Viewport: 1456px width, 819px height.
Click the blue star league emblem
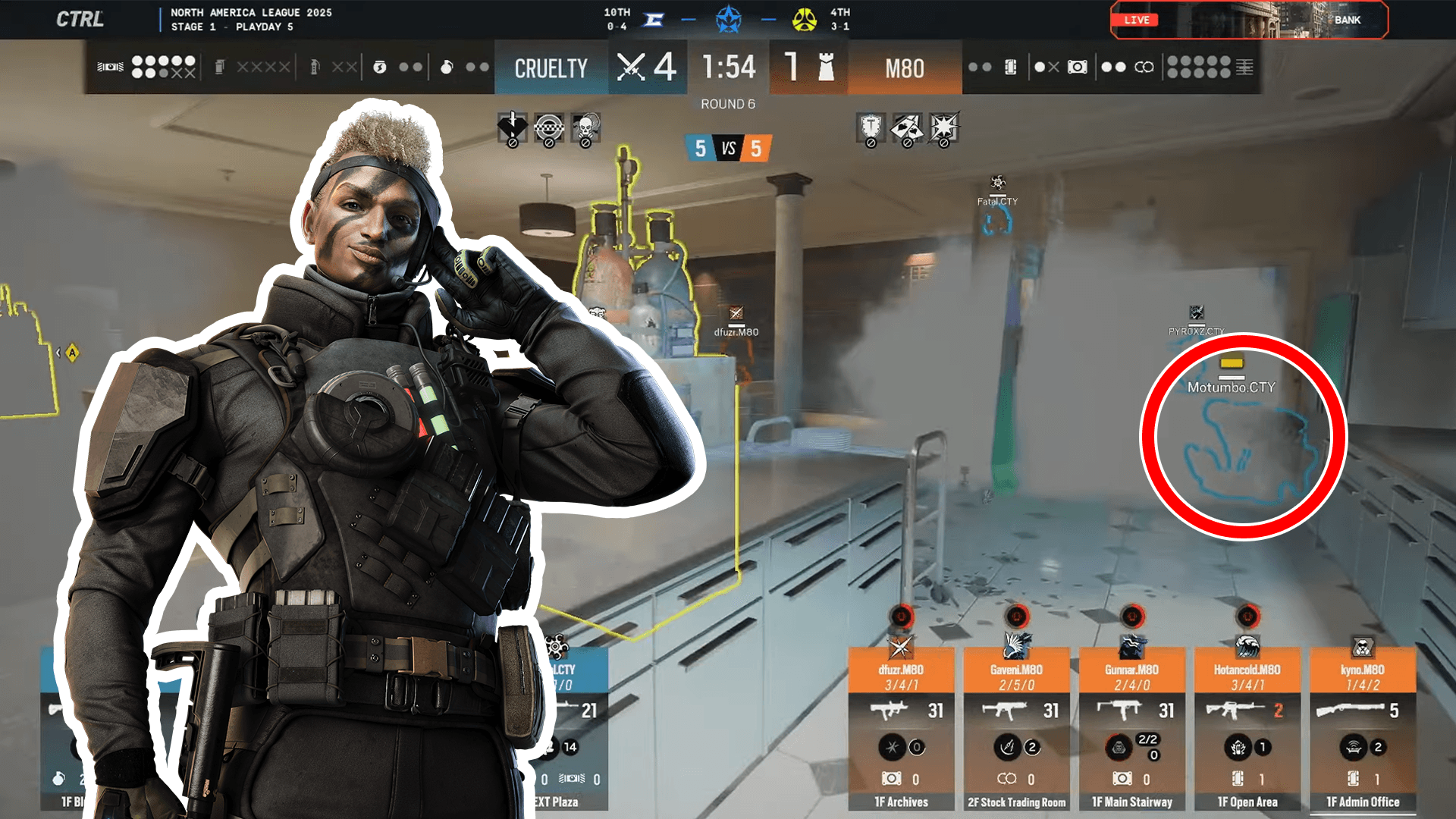[728, 20]
